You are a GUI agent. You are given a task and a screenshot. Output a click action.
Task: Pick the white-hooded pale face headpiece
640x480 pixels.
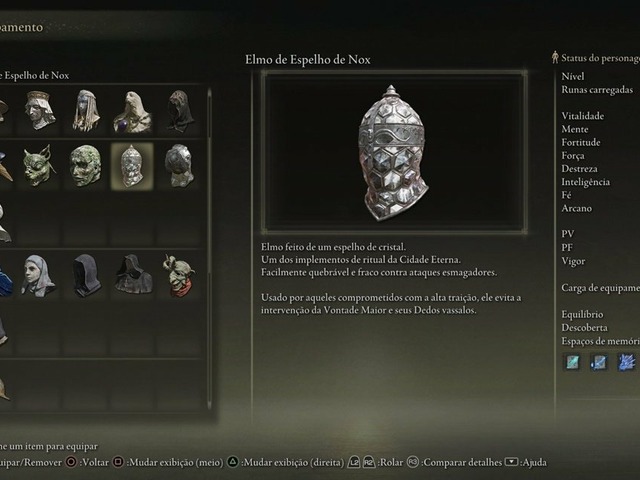pos(38,275)
